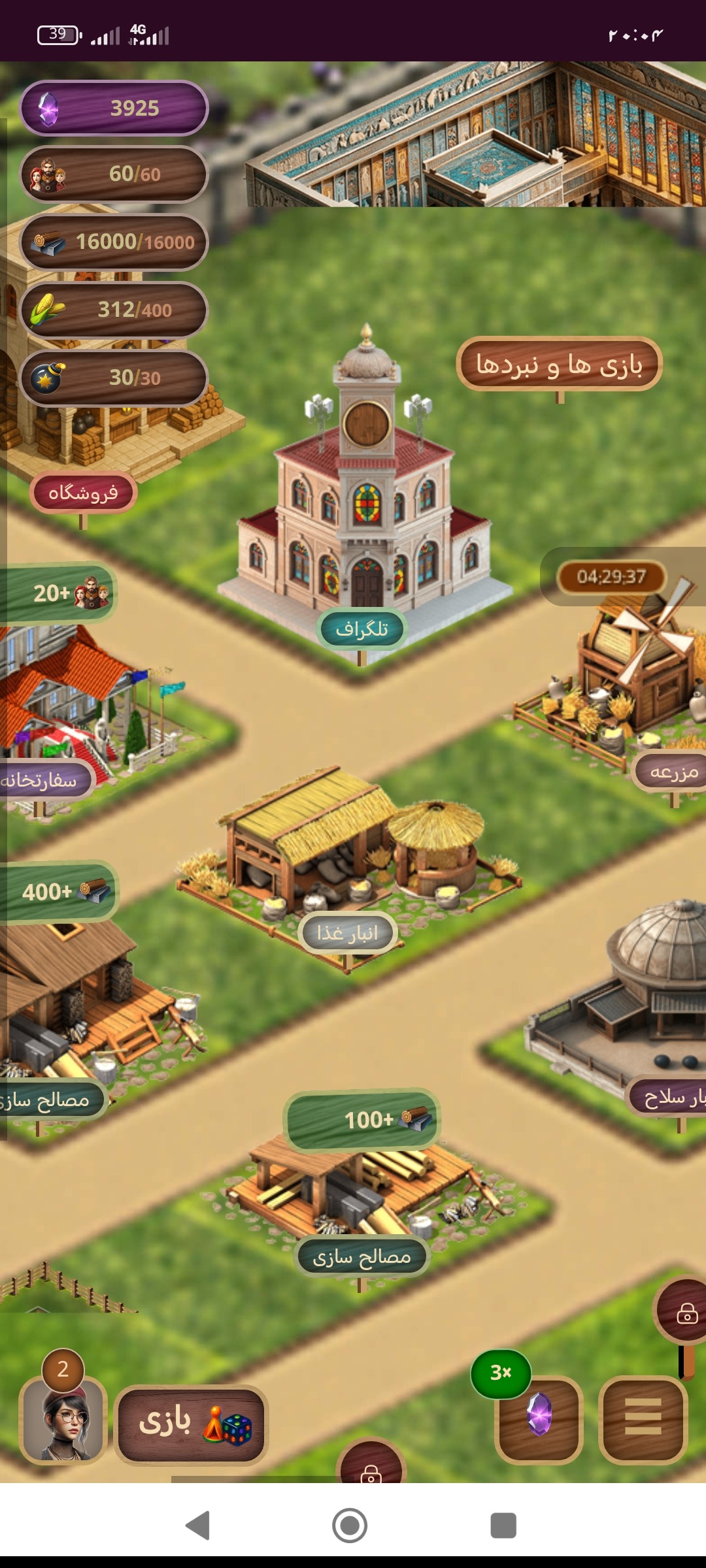Screen dimensions: 706x1568
Task: Open the مزرعه farm label
Action: [x=673, y=772]
